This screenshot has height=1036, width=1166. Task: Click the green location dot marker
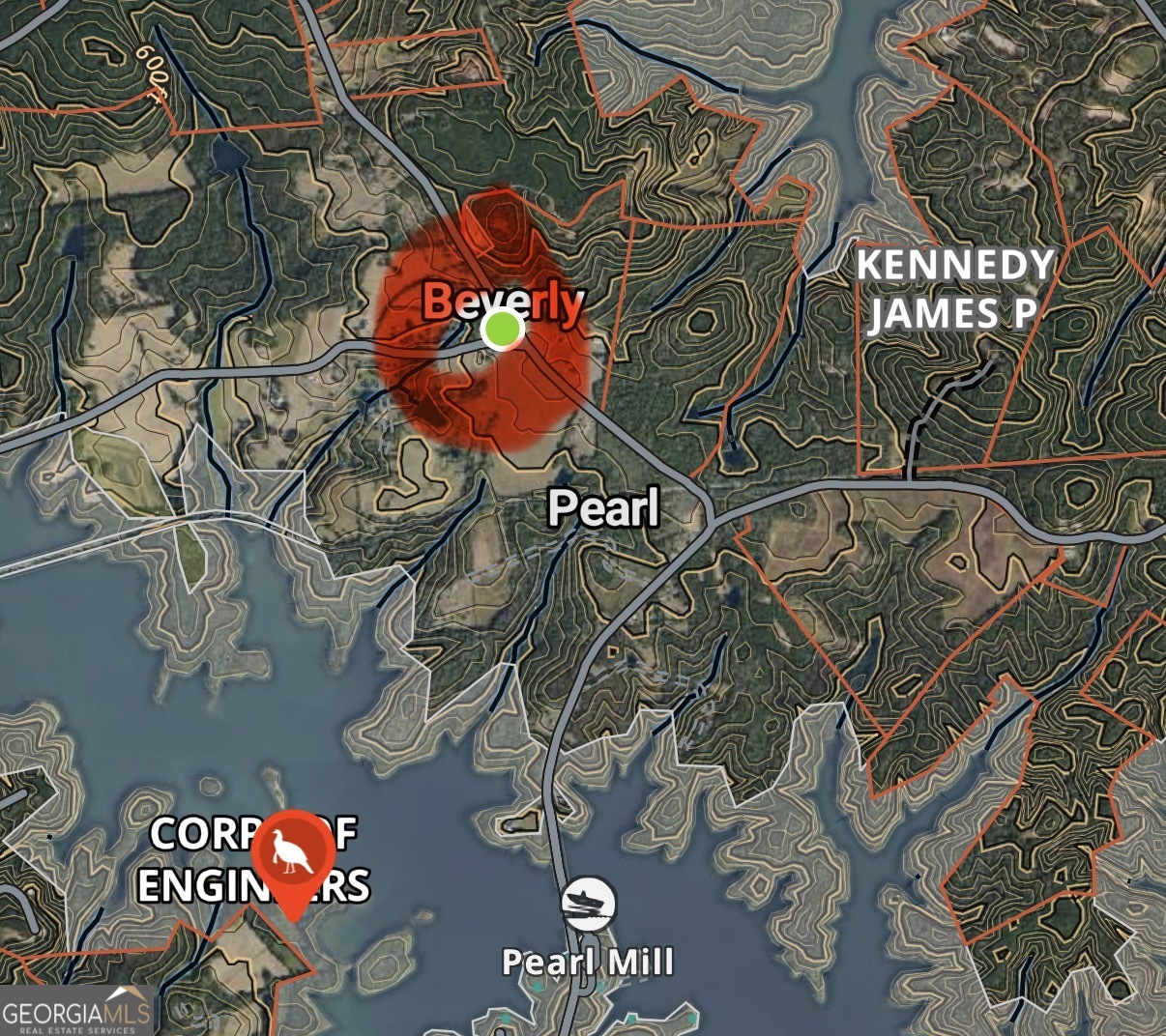click(502, 331)
